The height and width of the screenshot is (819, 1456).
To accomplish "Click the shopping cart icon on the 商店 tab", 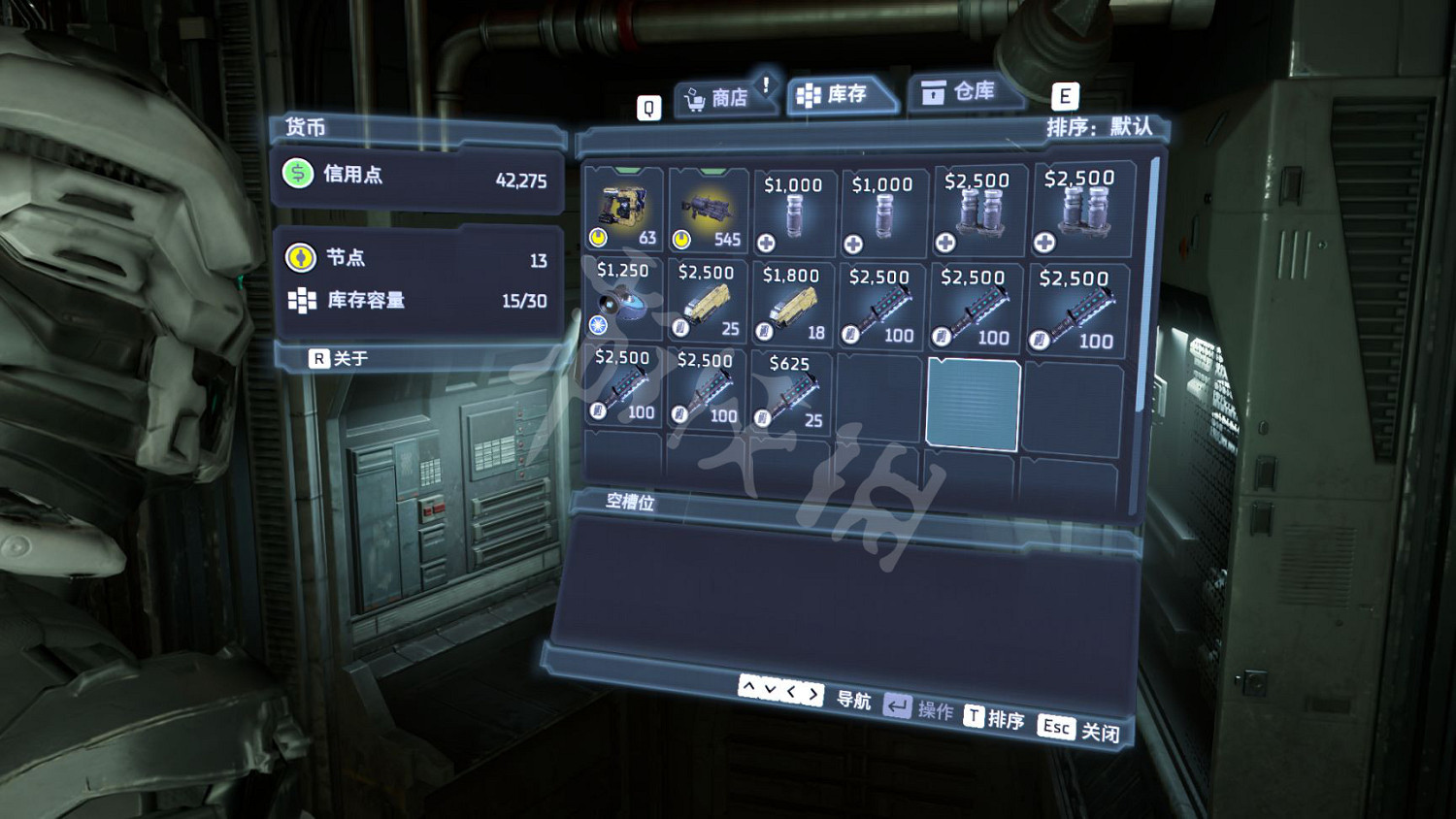I will 695,97.
